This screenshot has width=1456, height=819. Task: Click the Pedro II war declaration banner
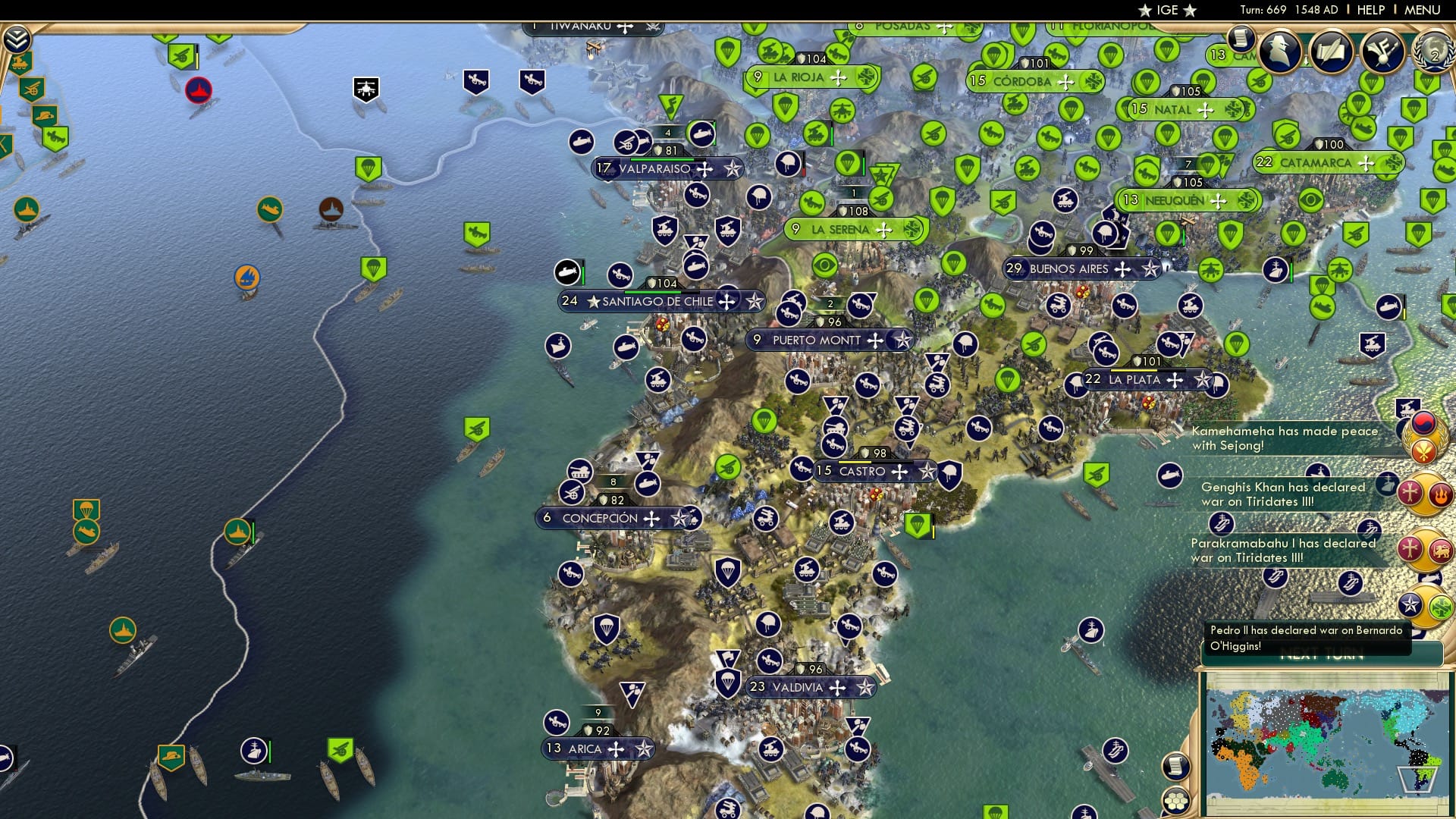pos(1302,637)
